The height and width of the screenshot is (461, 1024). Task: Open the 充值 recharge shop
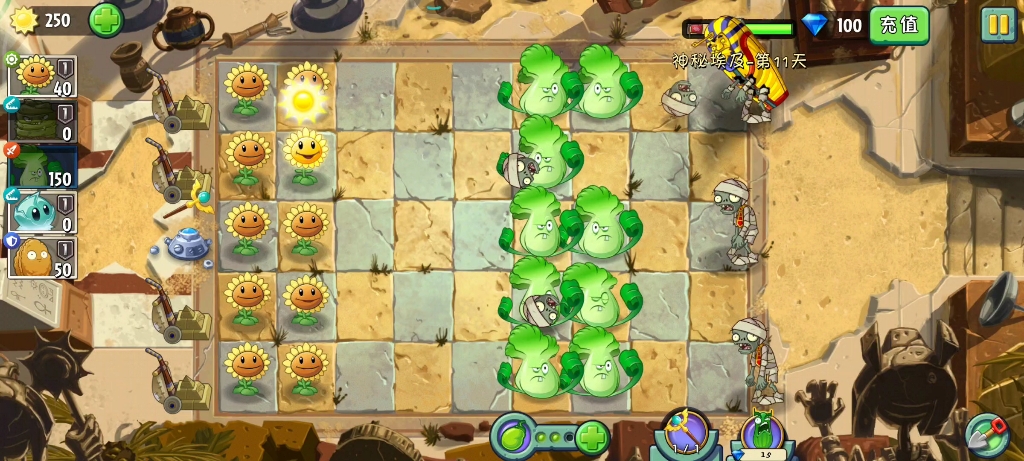pyautogui.click(x=898, y=24)
